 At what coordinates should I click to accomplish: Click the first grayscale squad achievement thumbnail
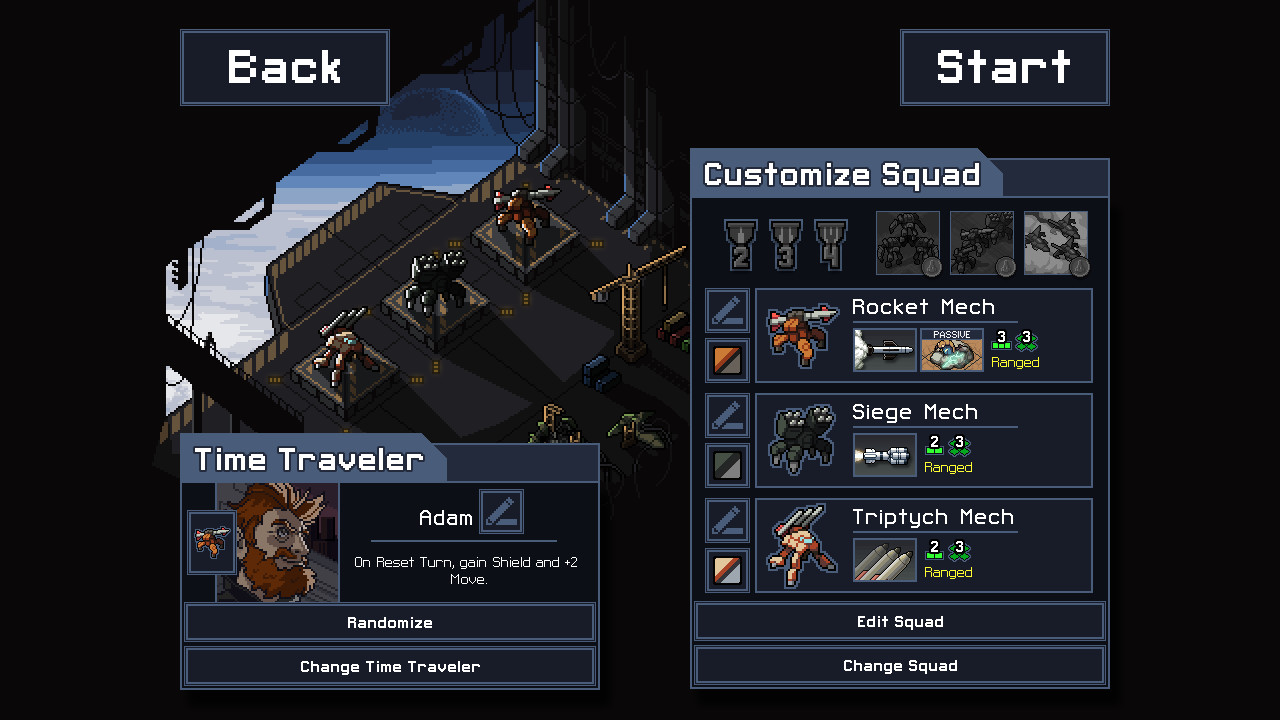(908, 243)
